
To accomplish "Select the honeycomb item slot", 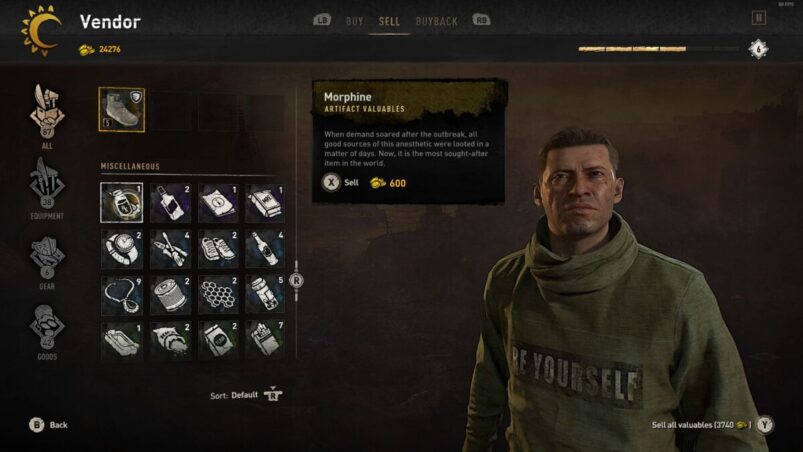I will 217,294.
